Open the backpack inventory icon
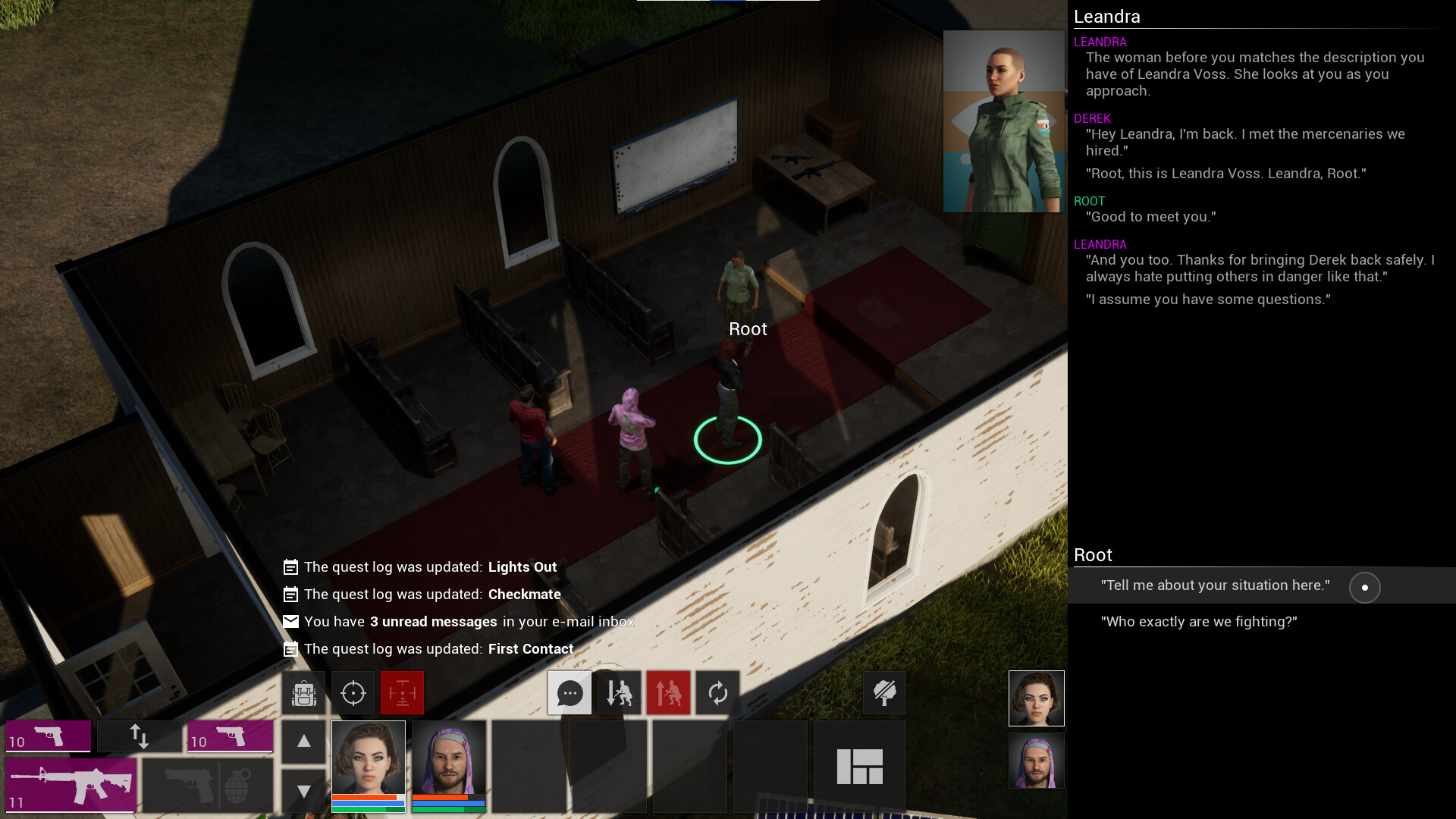The width and height of the screenshot is (1456, 819). point(303,692)
